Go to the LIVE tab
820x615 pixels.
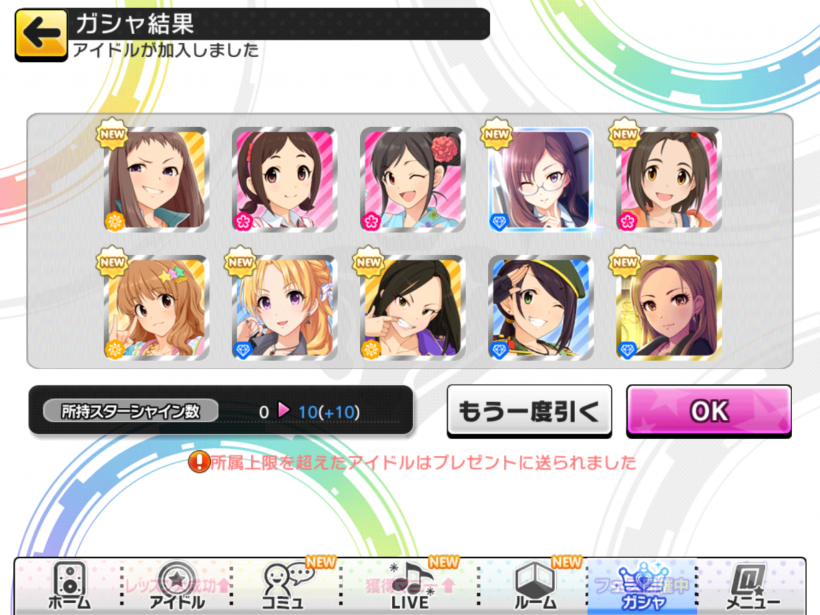(410, 586)
